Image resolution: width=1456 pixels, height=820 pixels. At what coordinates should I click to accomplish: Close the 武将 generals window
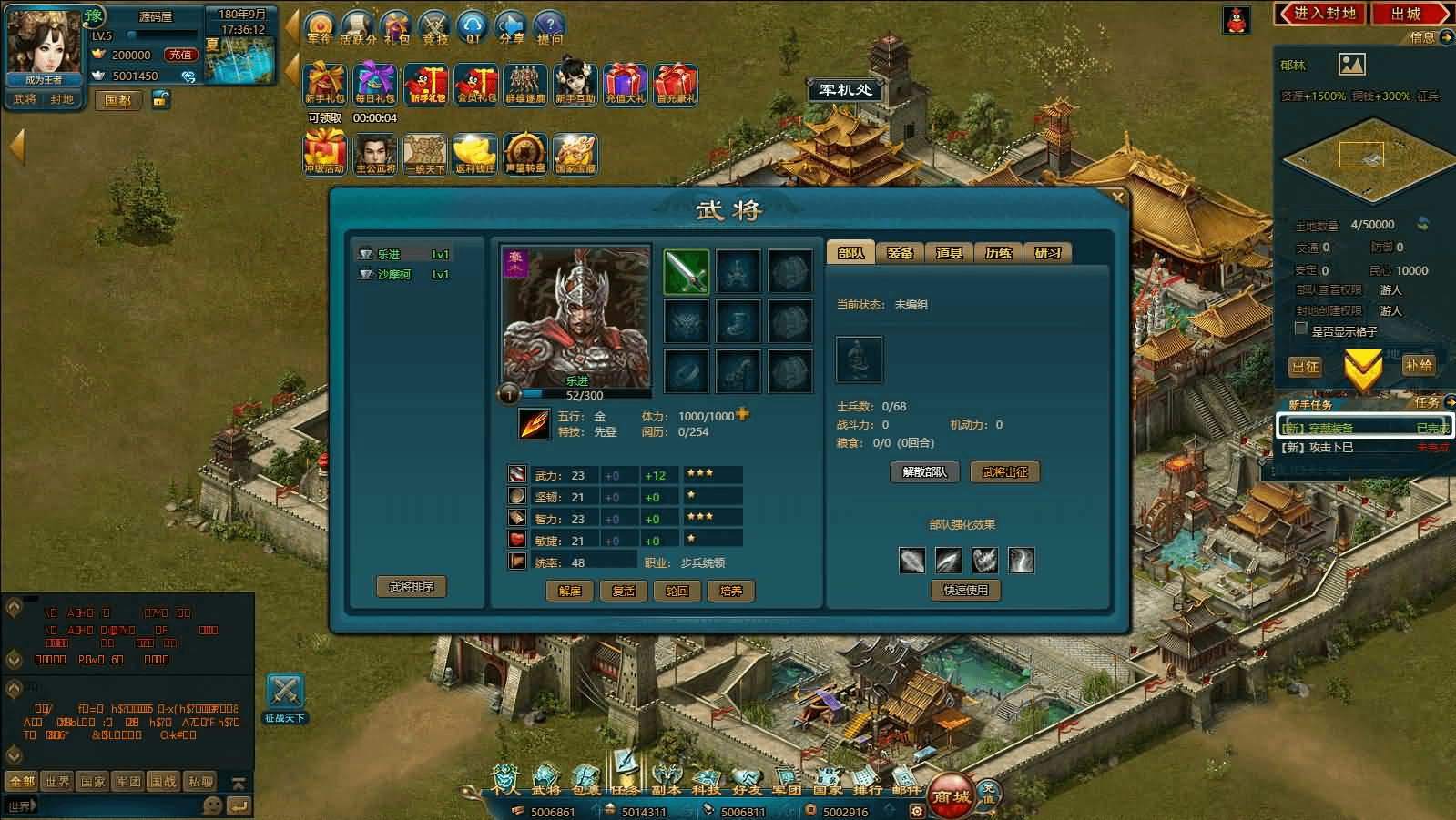[1117, 197]
